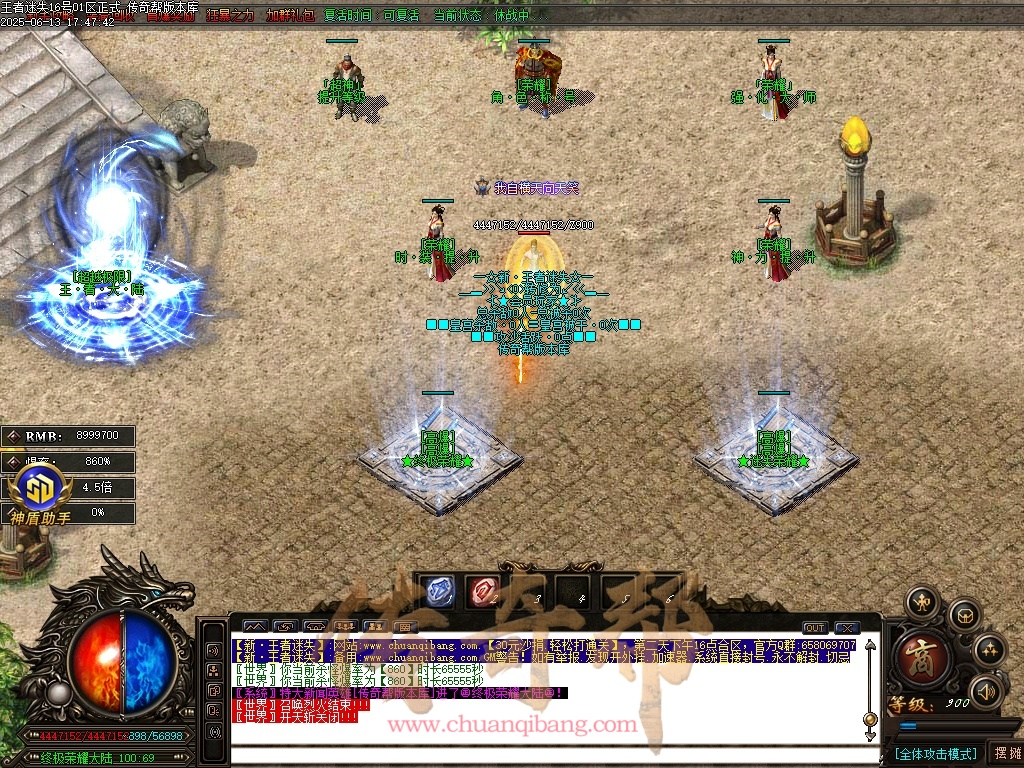The width and height of the screenshot is (1024, 768).
Task: Select the mountain-icon chat tab
Action: [256, 628]
